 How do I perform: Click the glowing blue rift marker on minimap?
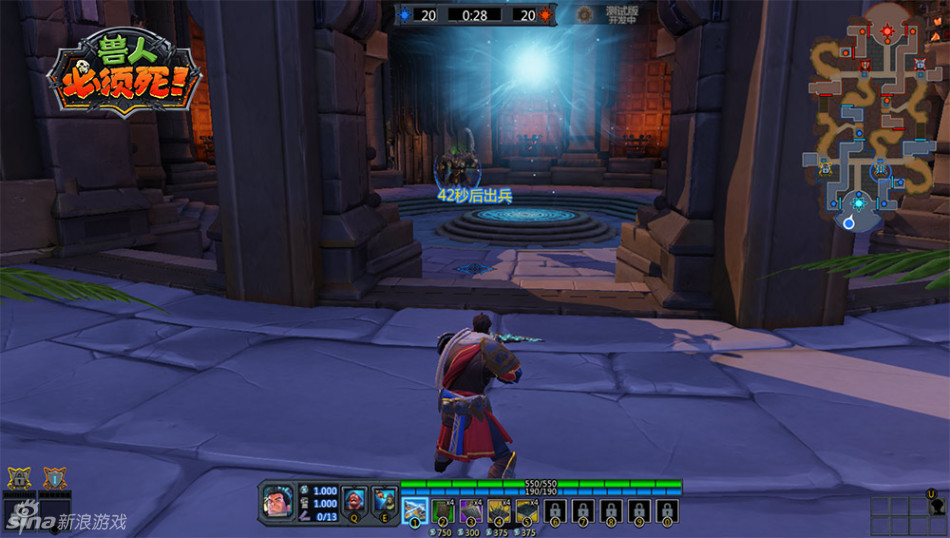pyautogui.click(x=858, y=203)
